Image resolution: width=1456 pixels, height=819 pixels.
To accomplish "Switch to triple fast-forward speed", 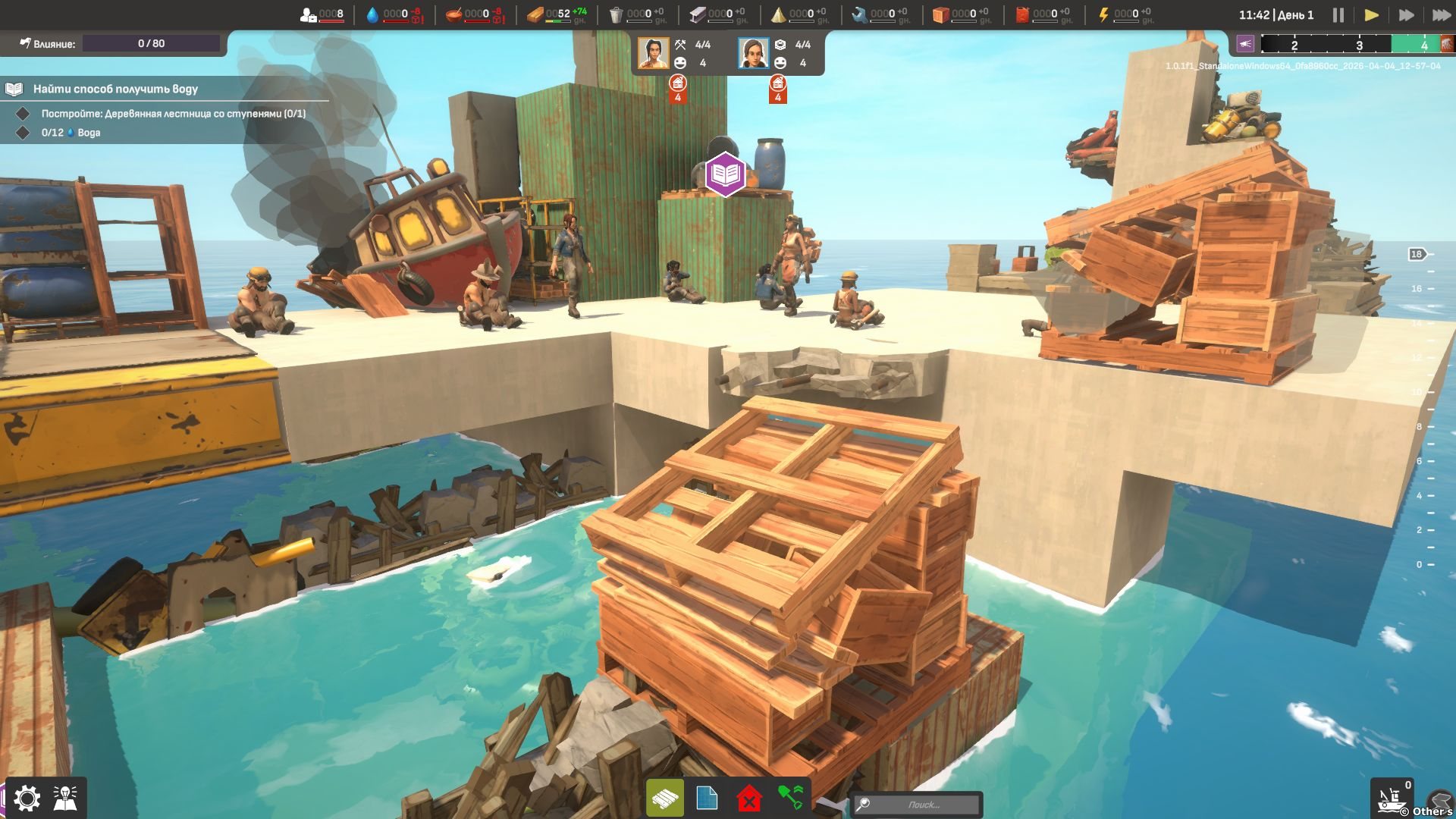I will [1441, 15].
